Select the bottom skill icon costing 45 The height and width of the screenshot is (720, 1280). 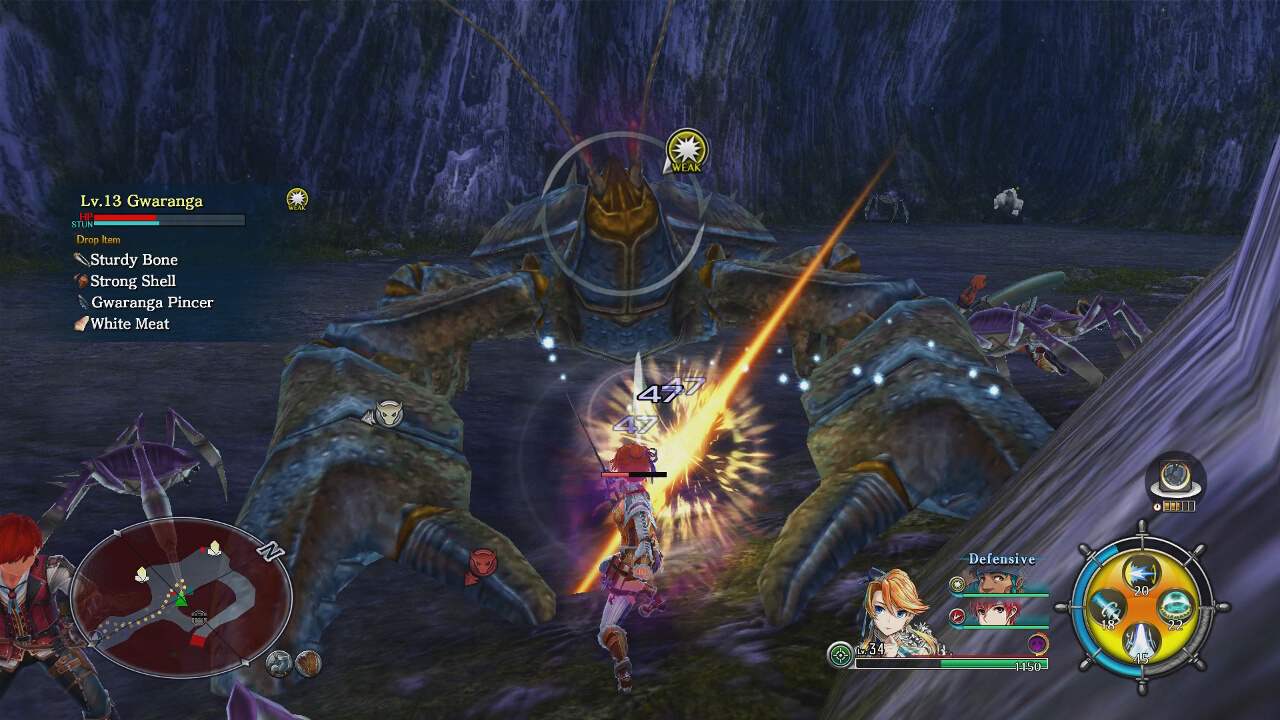point(1138,640)
